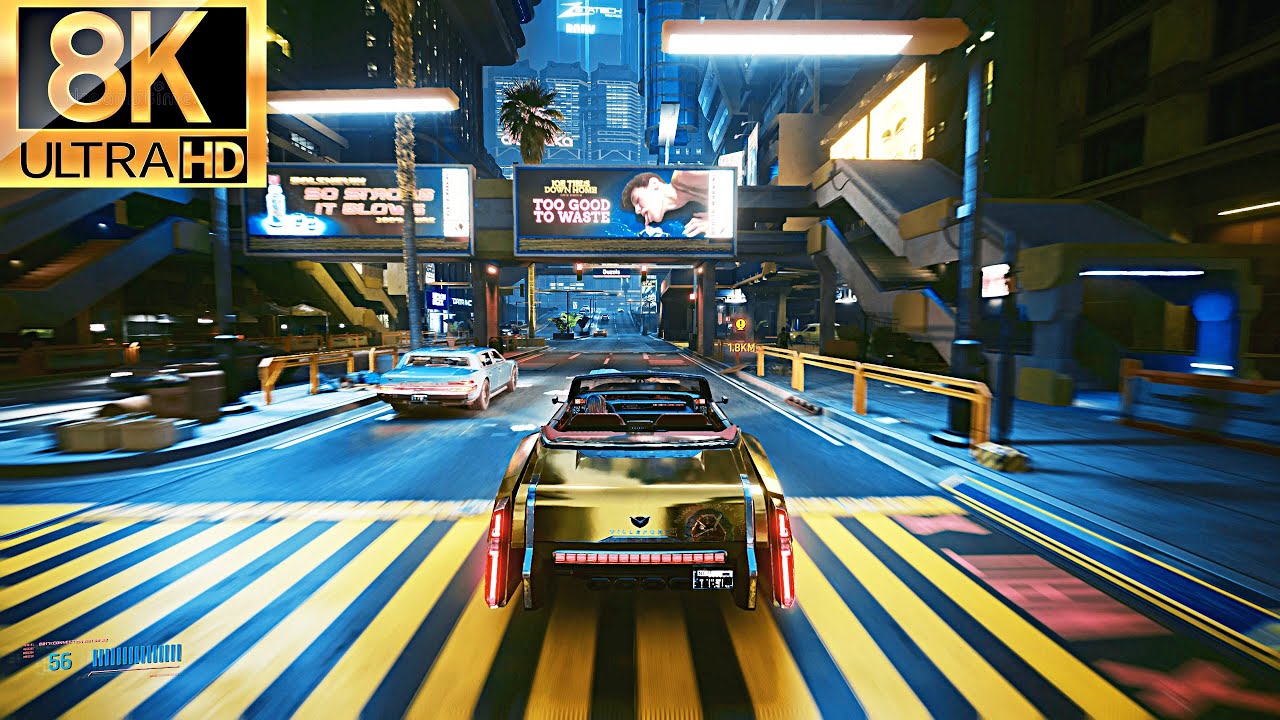Click the red HUD status text block
1280x720 pixels.
(x=28, y=650)
